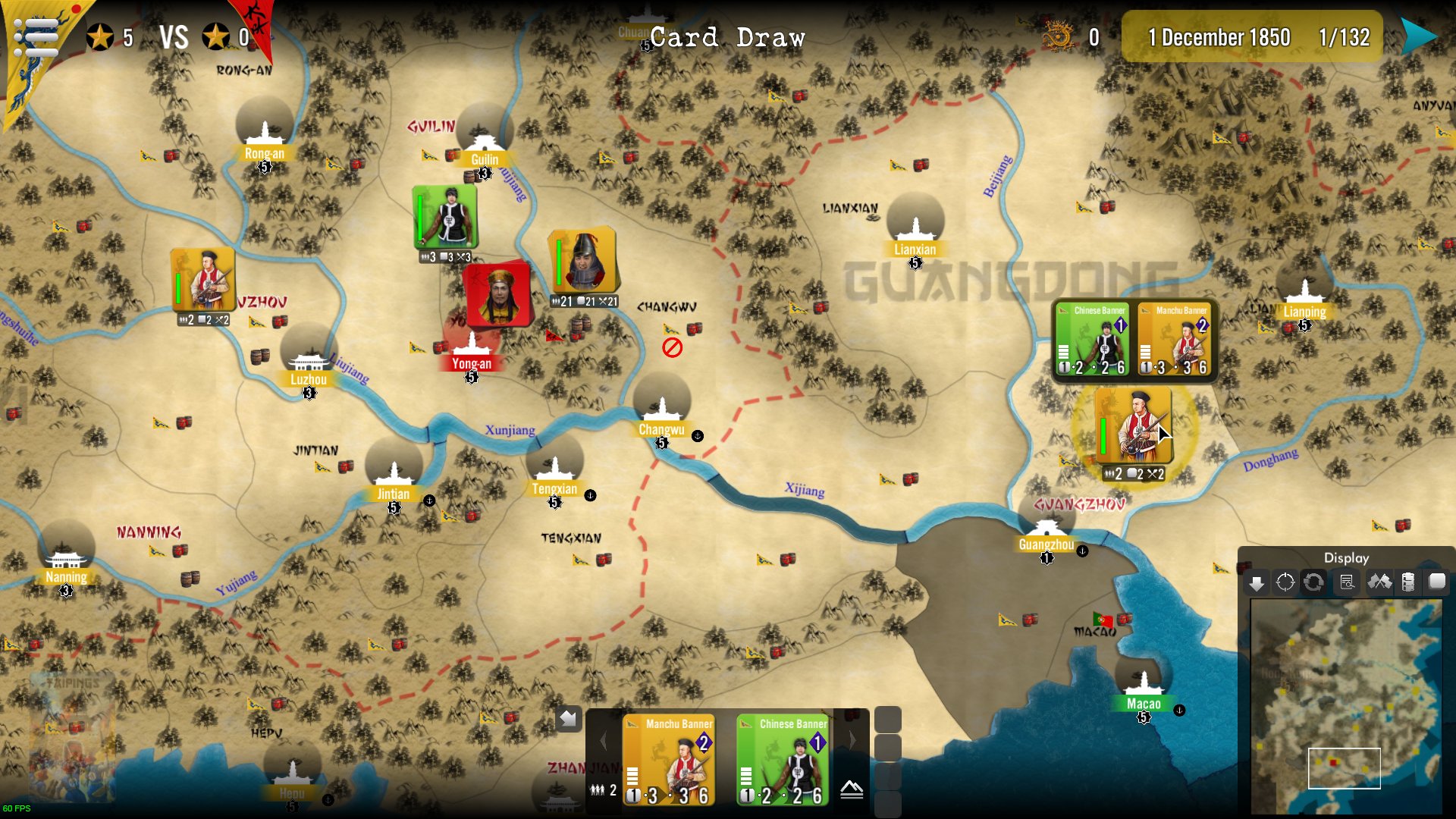This screenshot has width=1456, height=819.
Task: Advance to the next phase arrow
Action: pyautogui.click(x=1417, y=36)
